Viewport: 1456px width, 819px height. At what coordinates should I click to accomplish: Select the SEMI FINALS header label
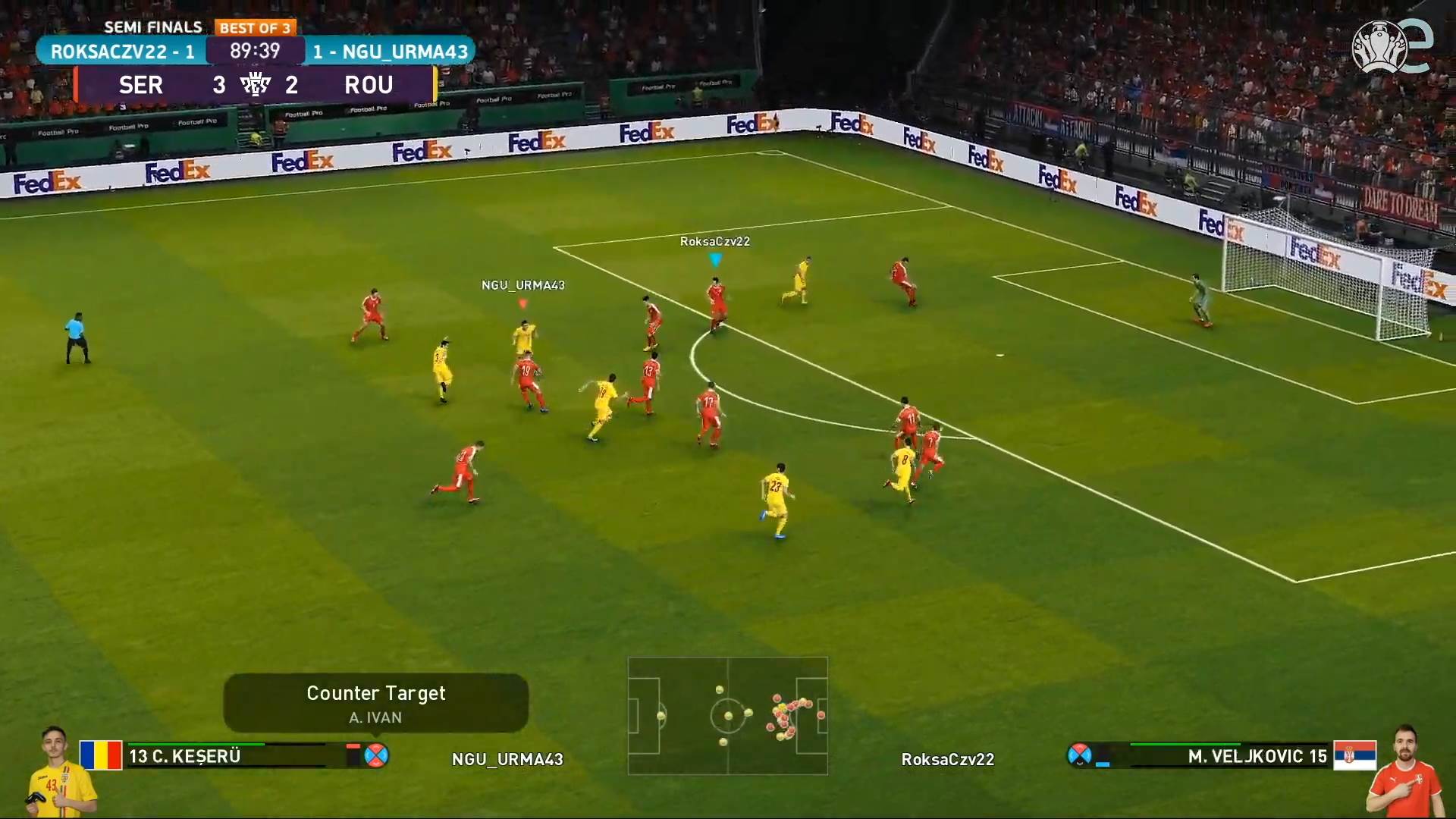(152, 27)
